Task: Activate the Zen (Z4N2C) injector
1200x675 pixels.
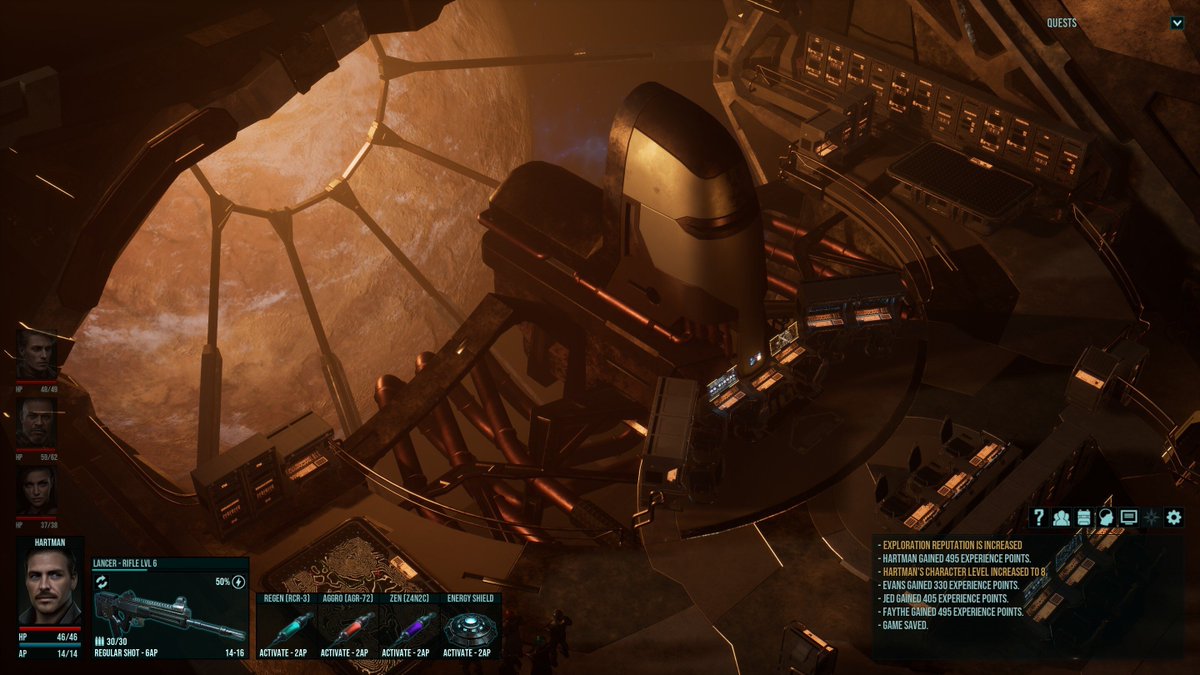Action: [x=409, y=627]
